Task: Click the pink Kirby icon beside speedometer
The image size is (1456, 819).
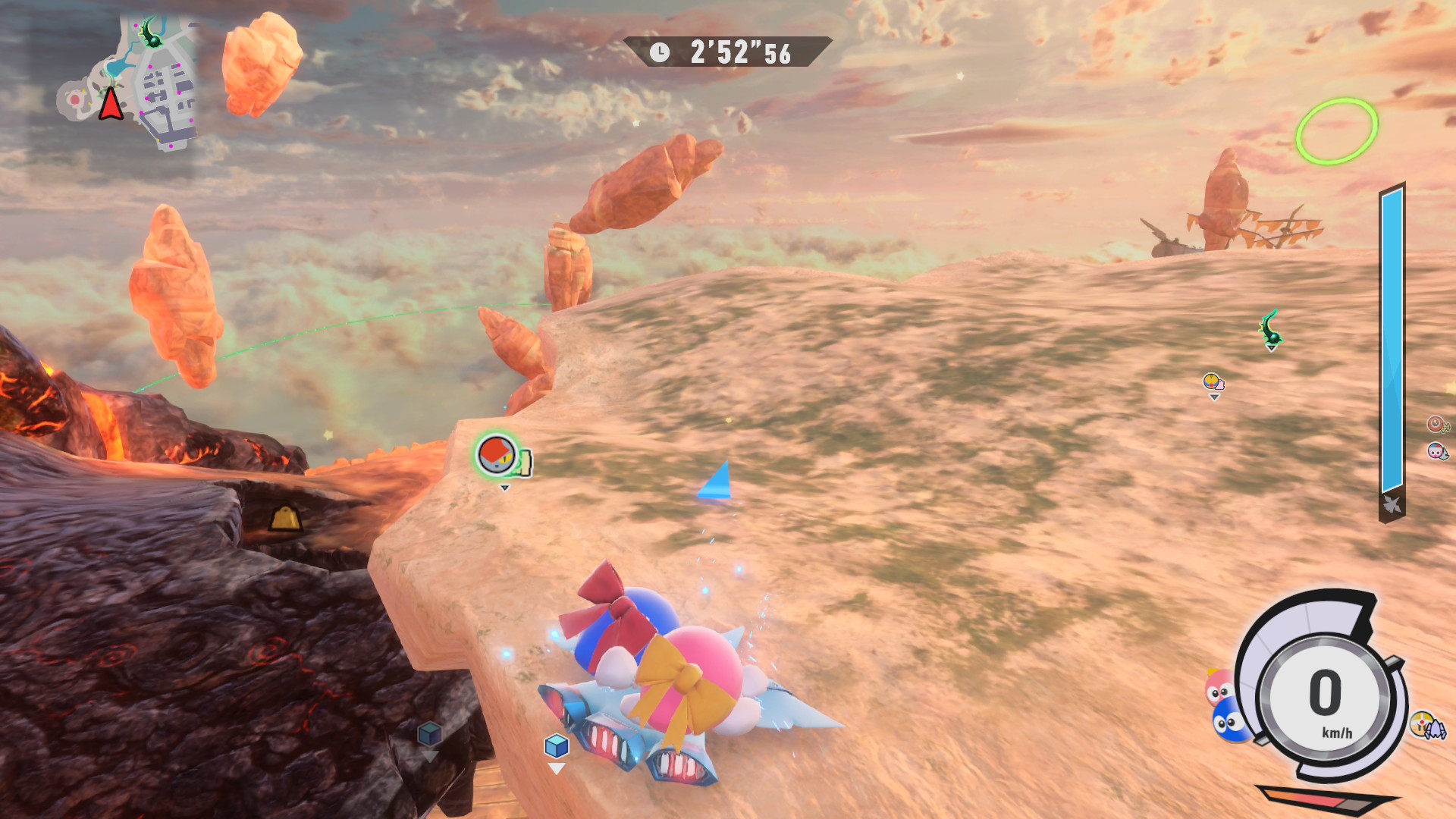Action: 1218,687
